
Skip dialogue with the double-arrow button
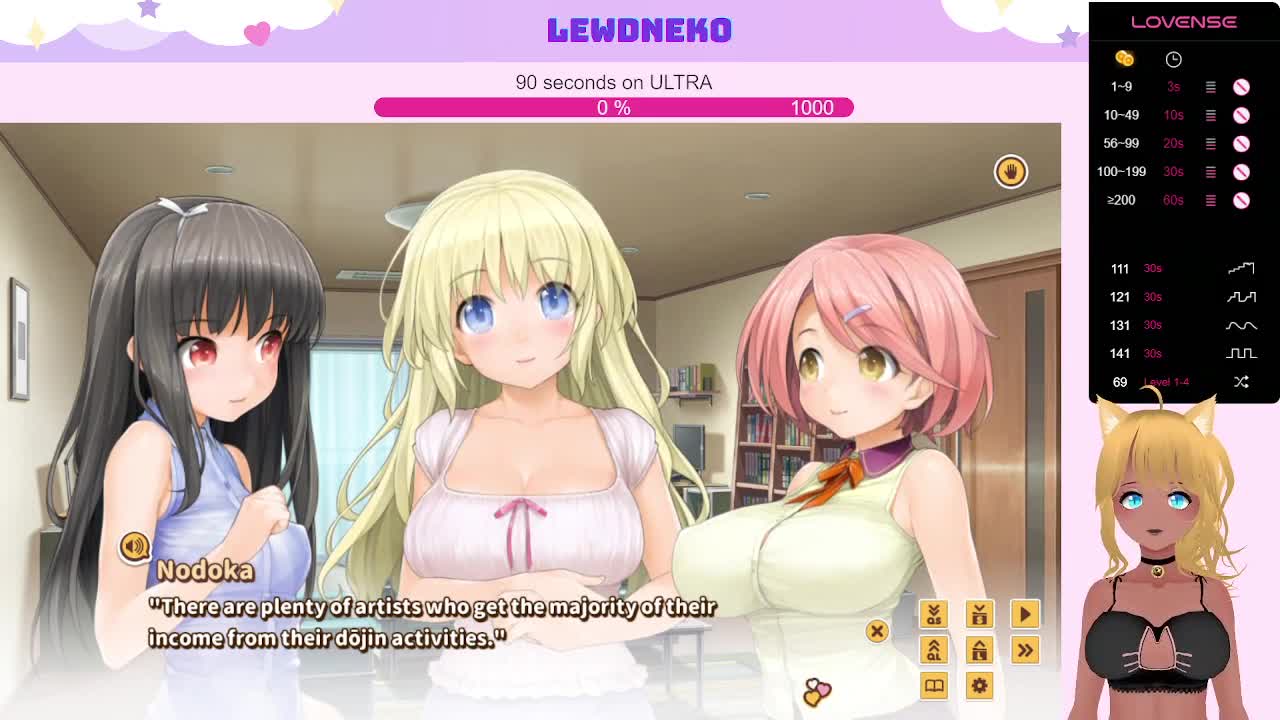[1025, 650]
